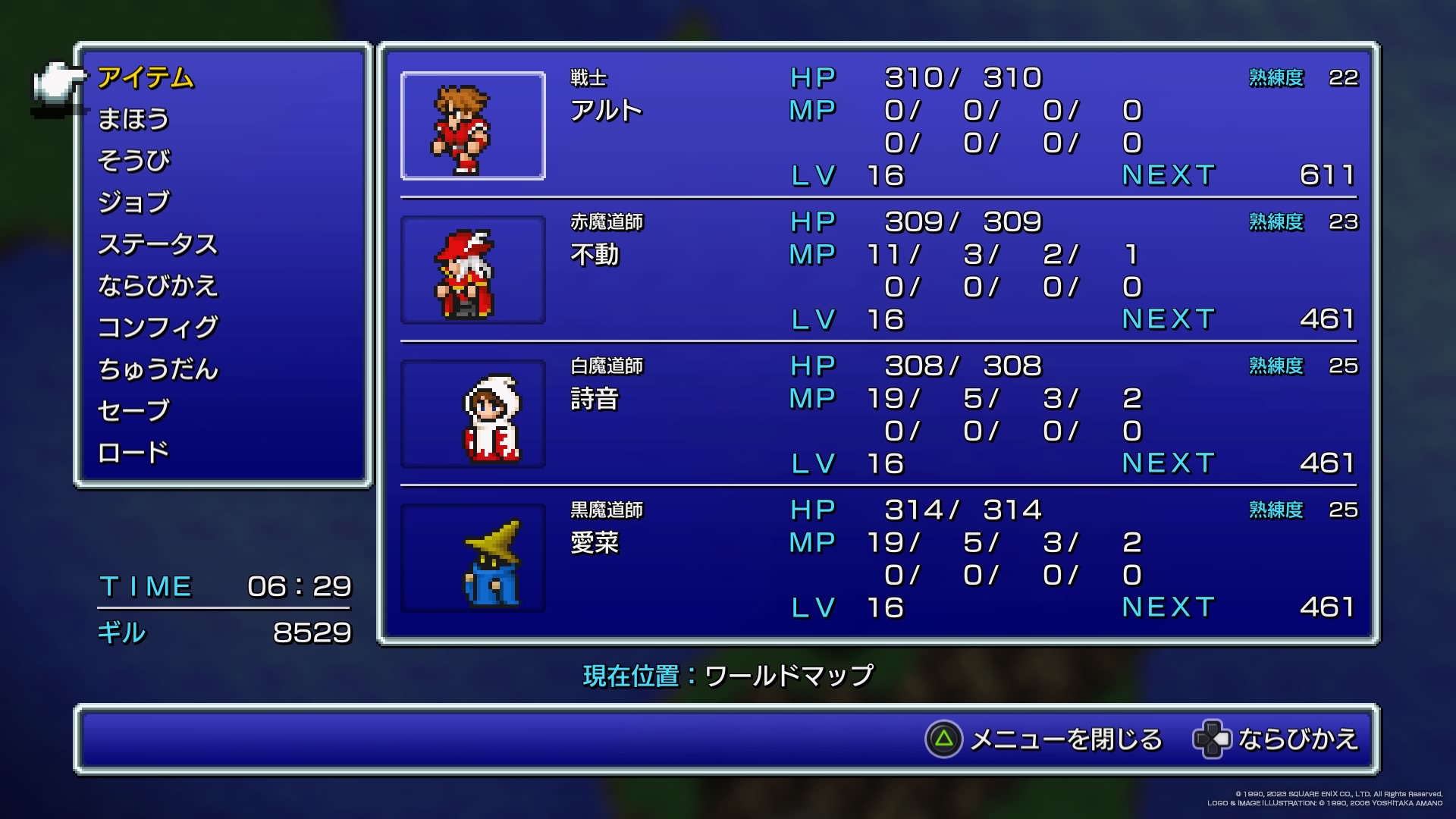
Task: Select ならびかえ in the left menu list
Action: pos(158,286)
